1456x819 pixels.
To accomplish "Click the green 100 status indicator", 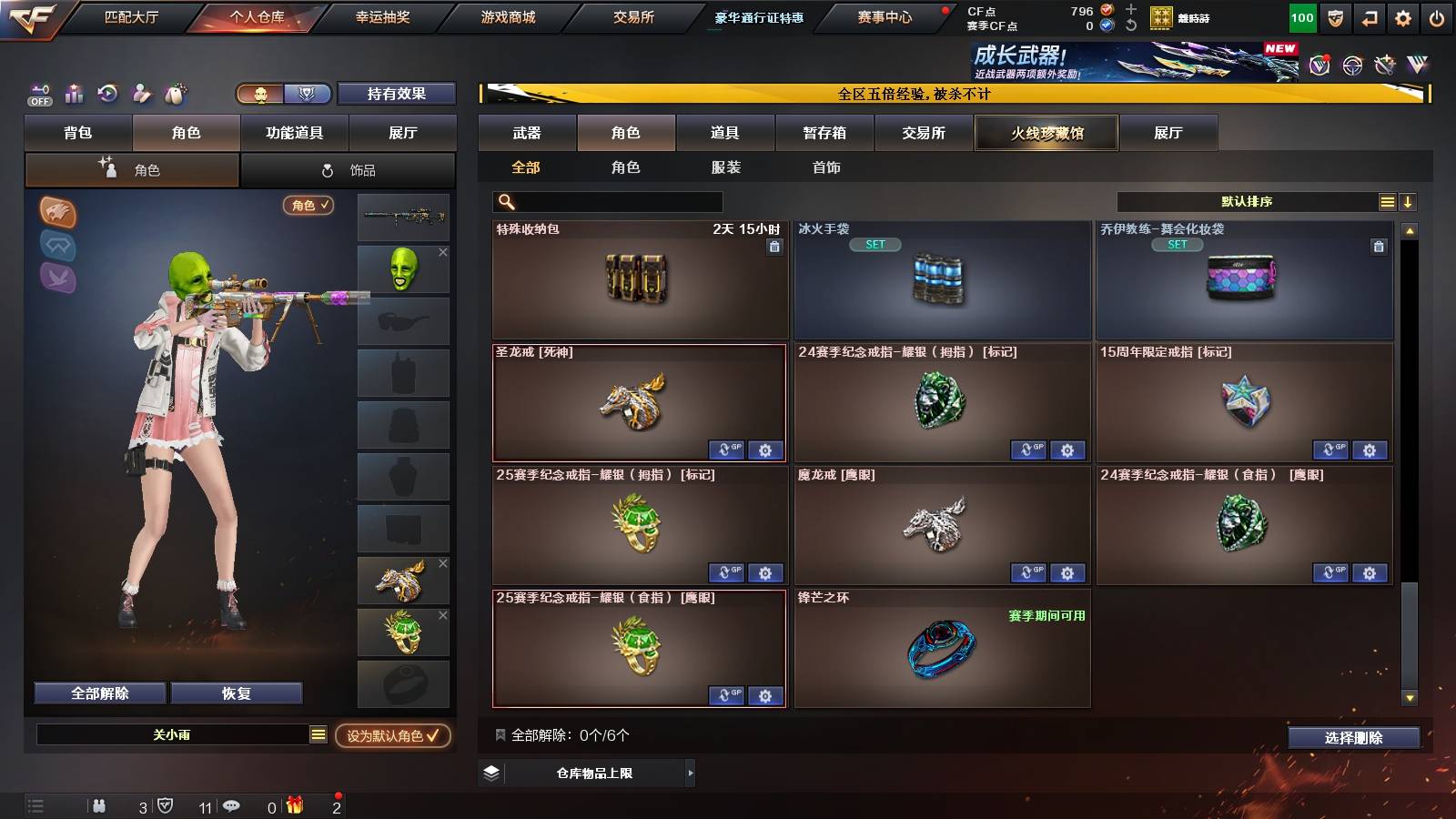I will [1302, 16].
